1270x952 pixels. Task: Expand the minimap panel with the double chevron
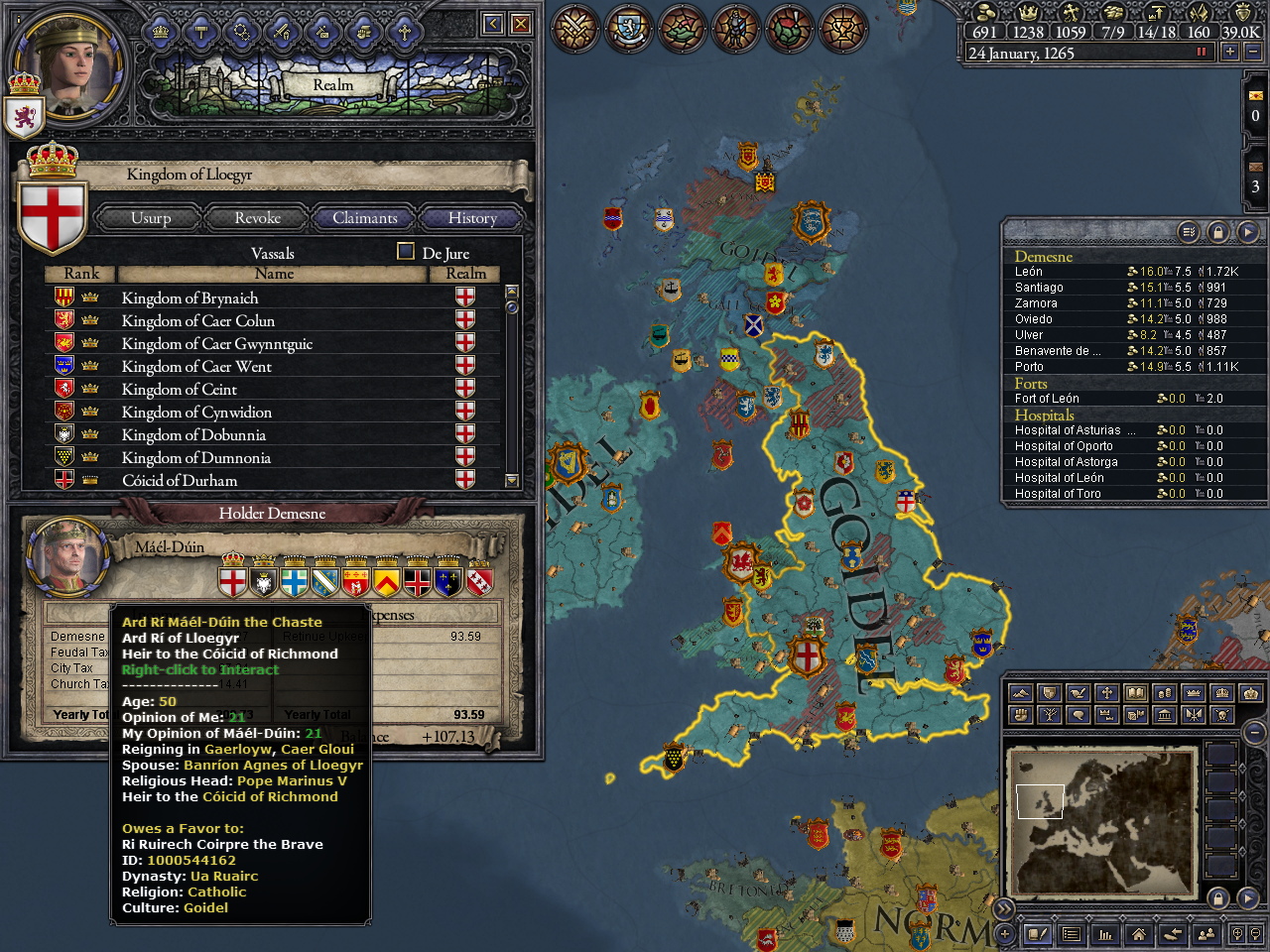(1004, 907)
